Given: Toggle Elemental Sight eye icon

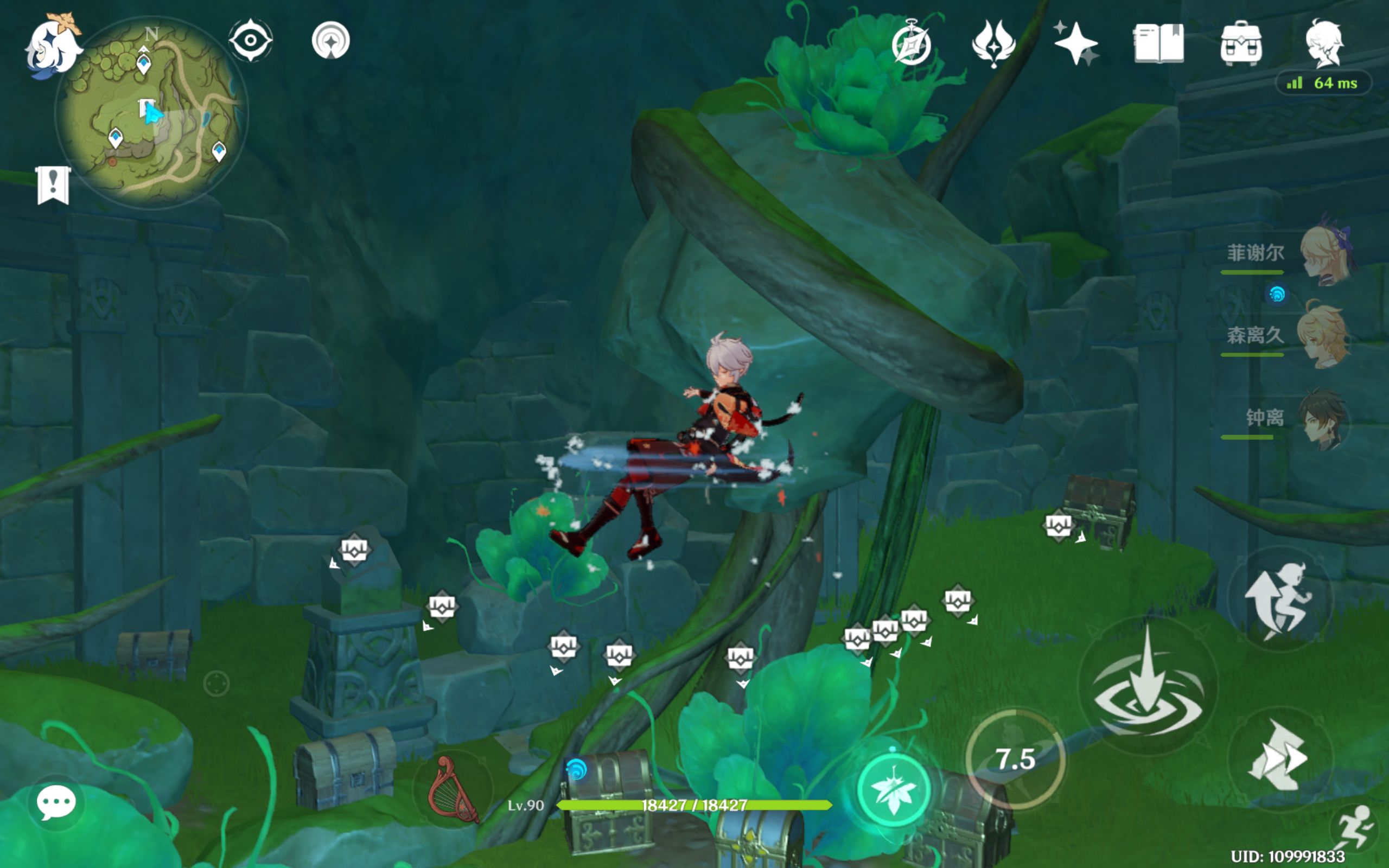Looking at the screenshot, I should (x=251, y=40).
